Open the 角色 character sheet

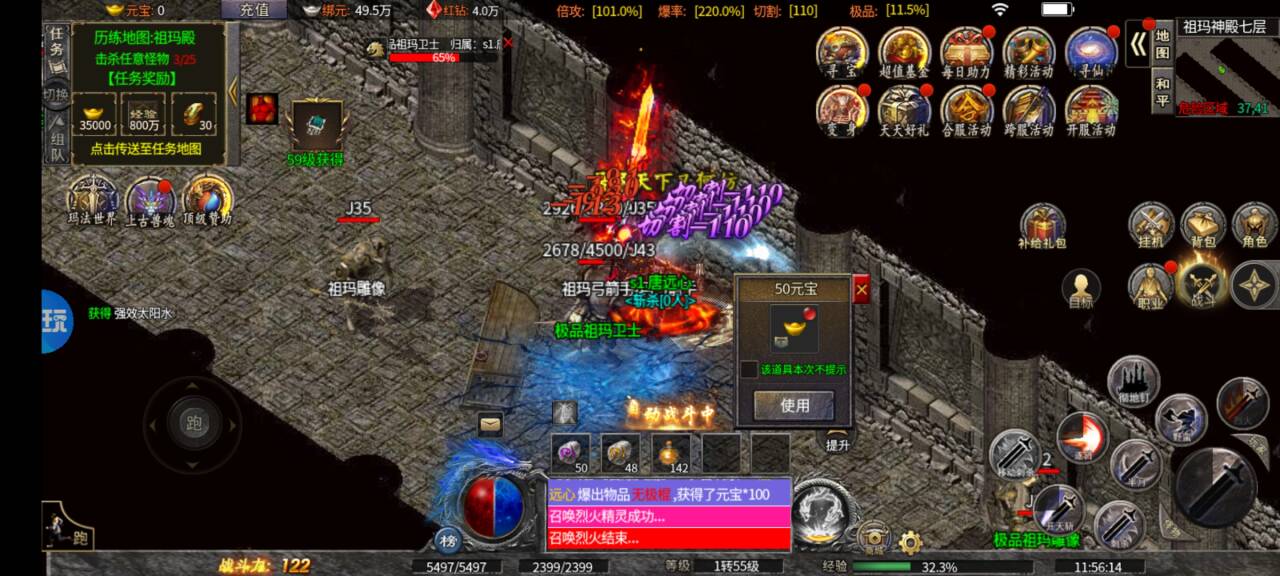point(1254,226)
